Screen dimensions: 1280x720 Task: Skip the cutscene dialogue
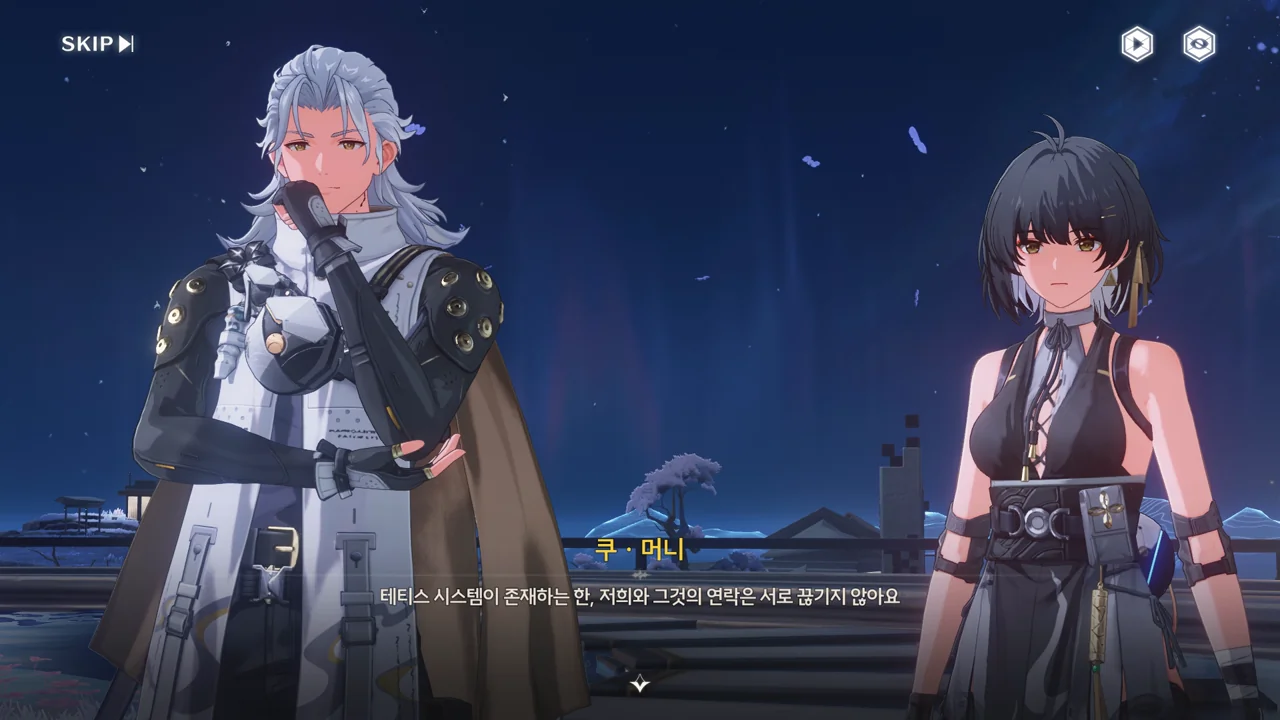point(97,44)
